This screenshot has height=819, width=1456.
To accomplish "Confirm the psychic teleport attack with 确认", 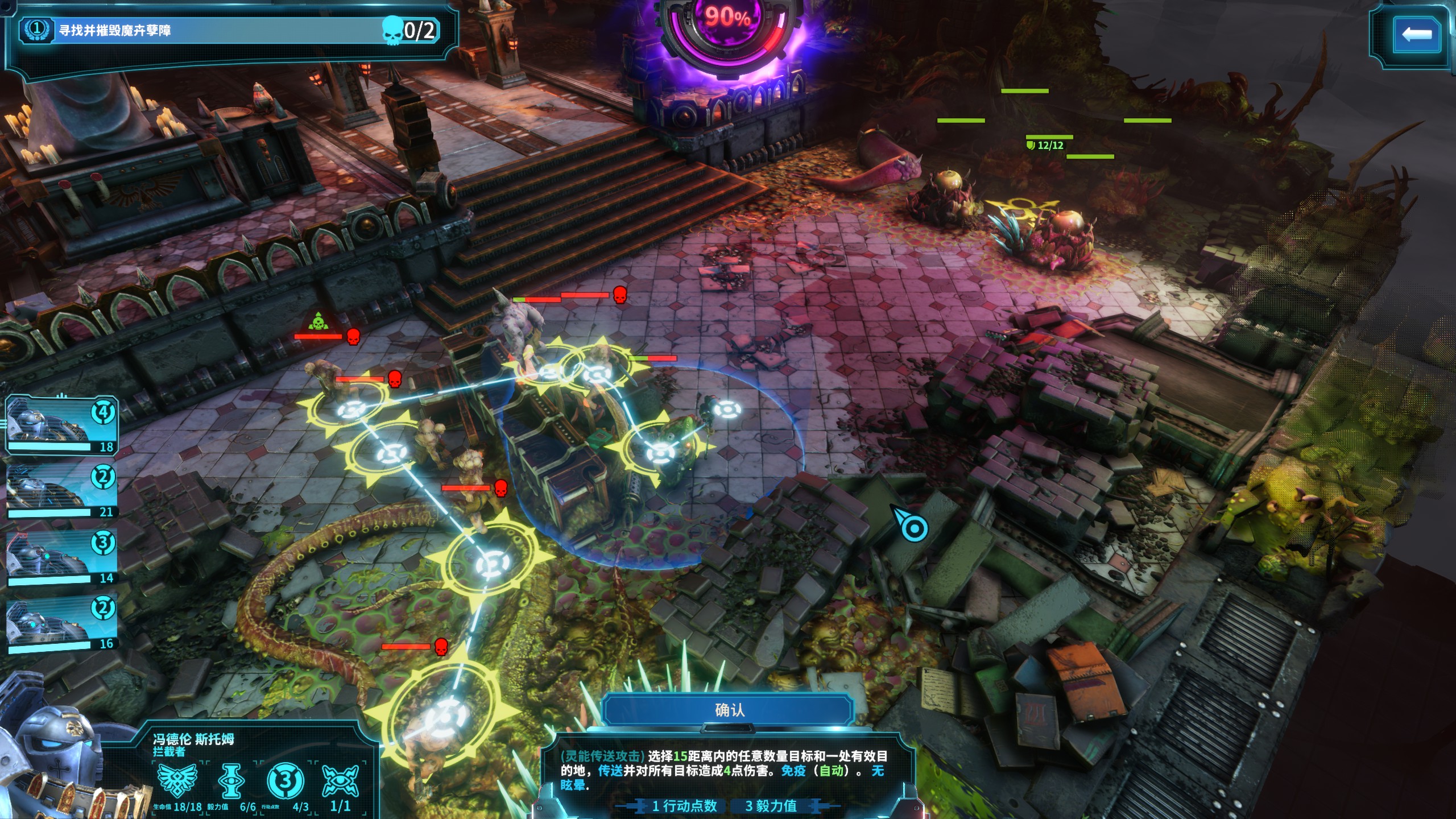I will 729,710.
